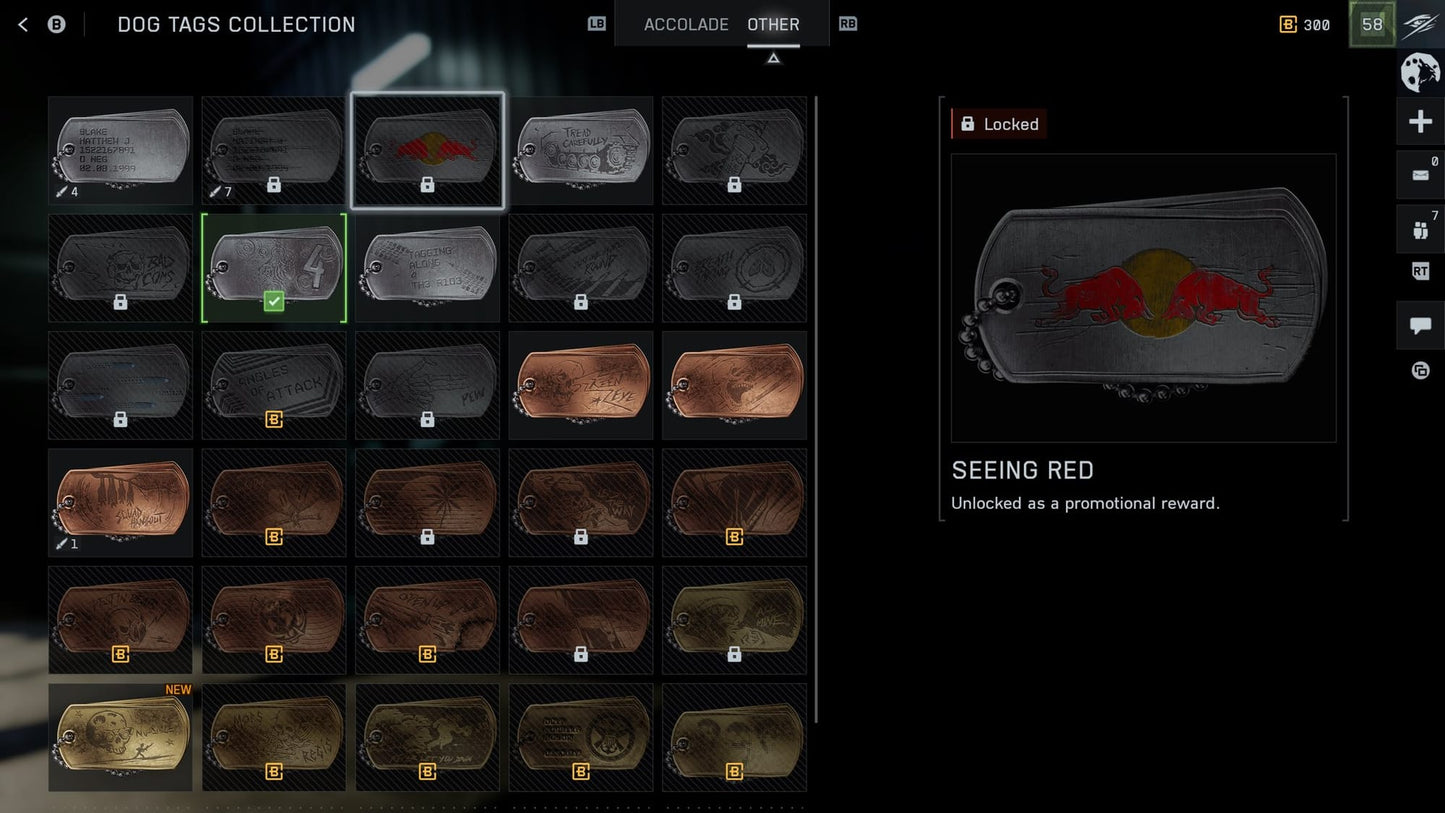Viewport: 1445px width, 813px height.
Task: Select the Bad Coms skull dog tag
Action: tap(120, 268)
